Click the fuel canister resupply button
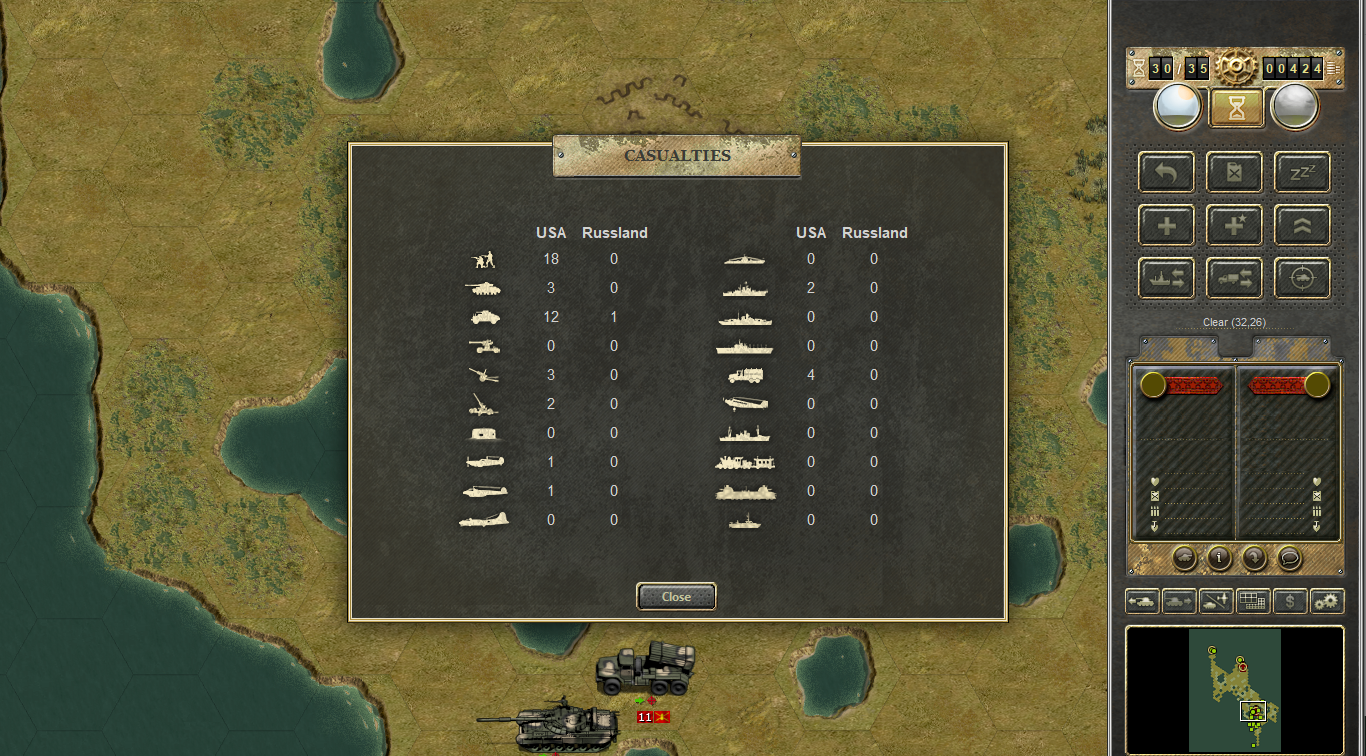This screenshot has height=756, width=1366. point(1234,171)
